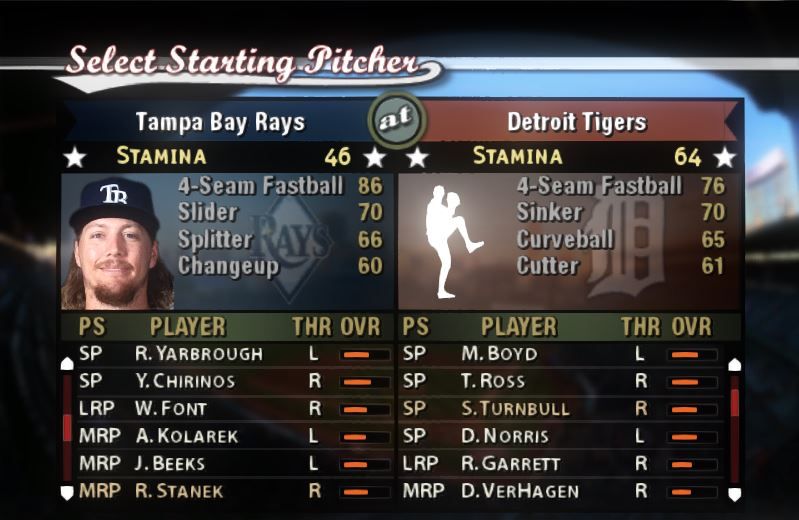Click the Rays list scroll-down arrow
This screenshot has height=520, width=799.
point(67,492)
